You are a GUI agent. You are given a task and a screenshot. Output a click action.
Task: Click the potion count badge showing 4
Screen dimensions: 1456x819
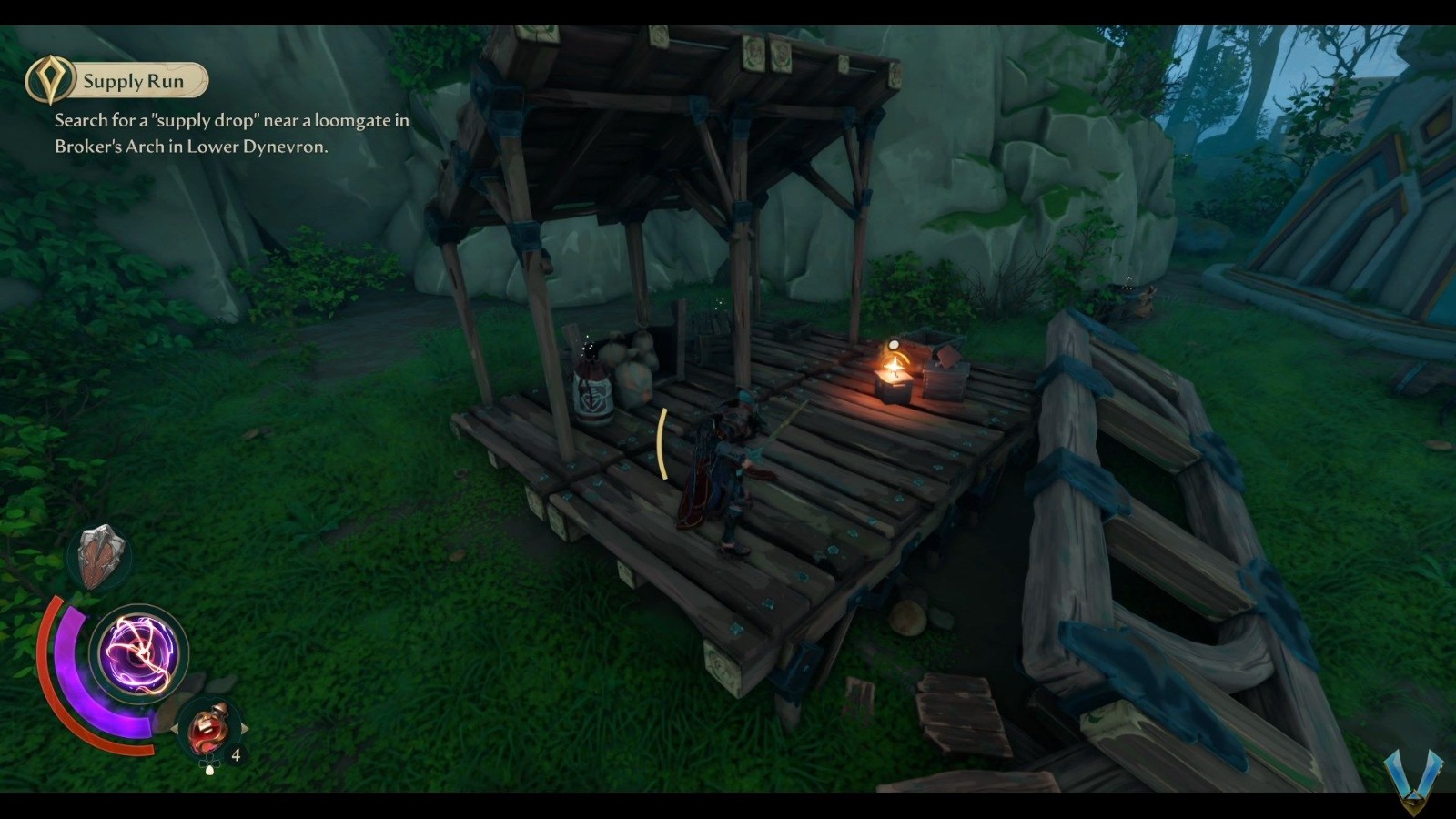tap(235, 753)
